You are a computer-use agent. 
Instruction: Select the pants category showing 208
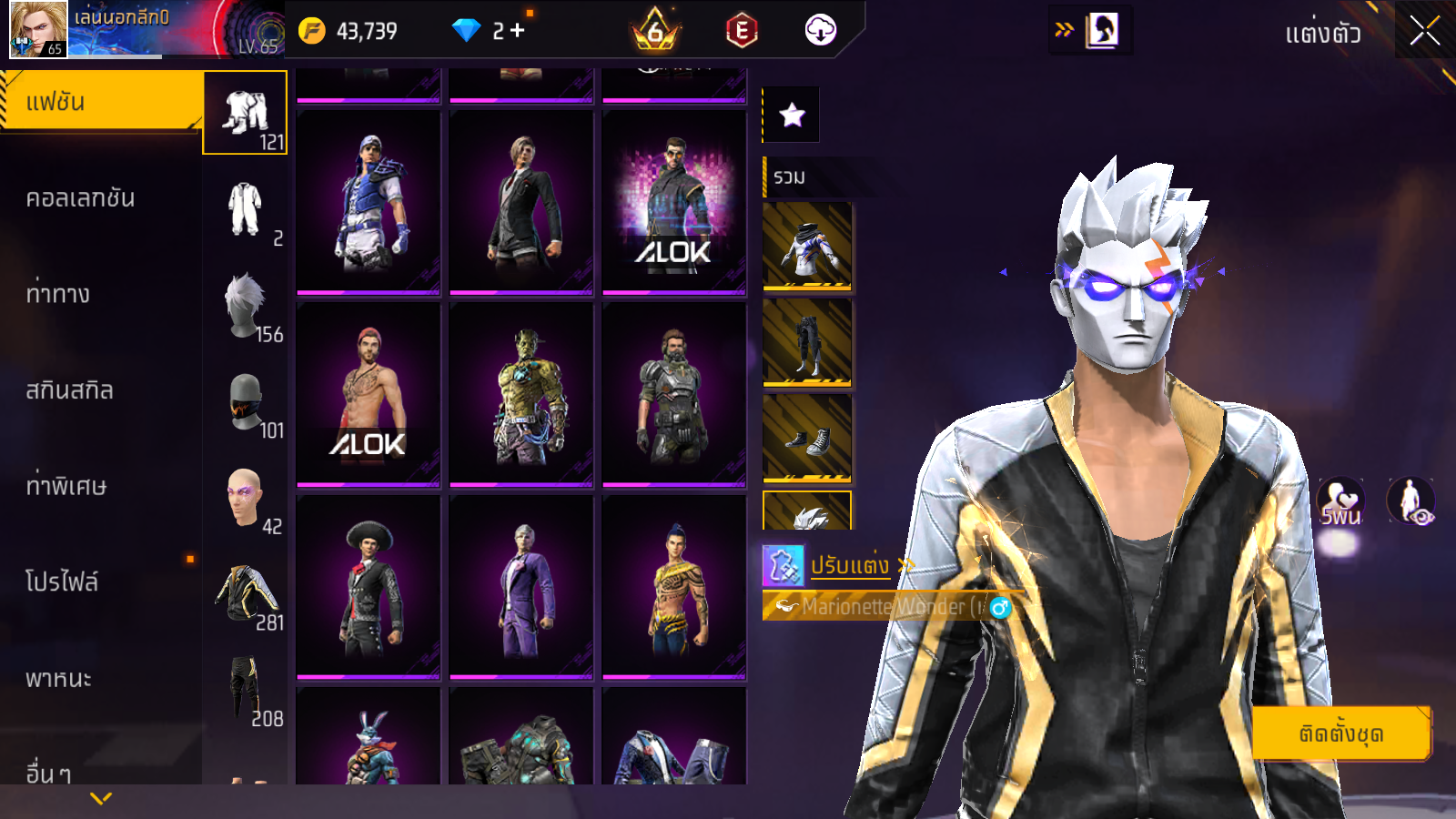pos(246,691)
